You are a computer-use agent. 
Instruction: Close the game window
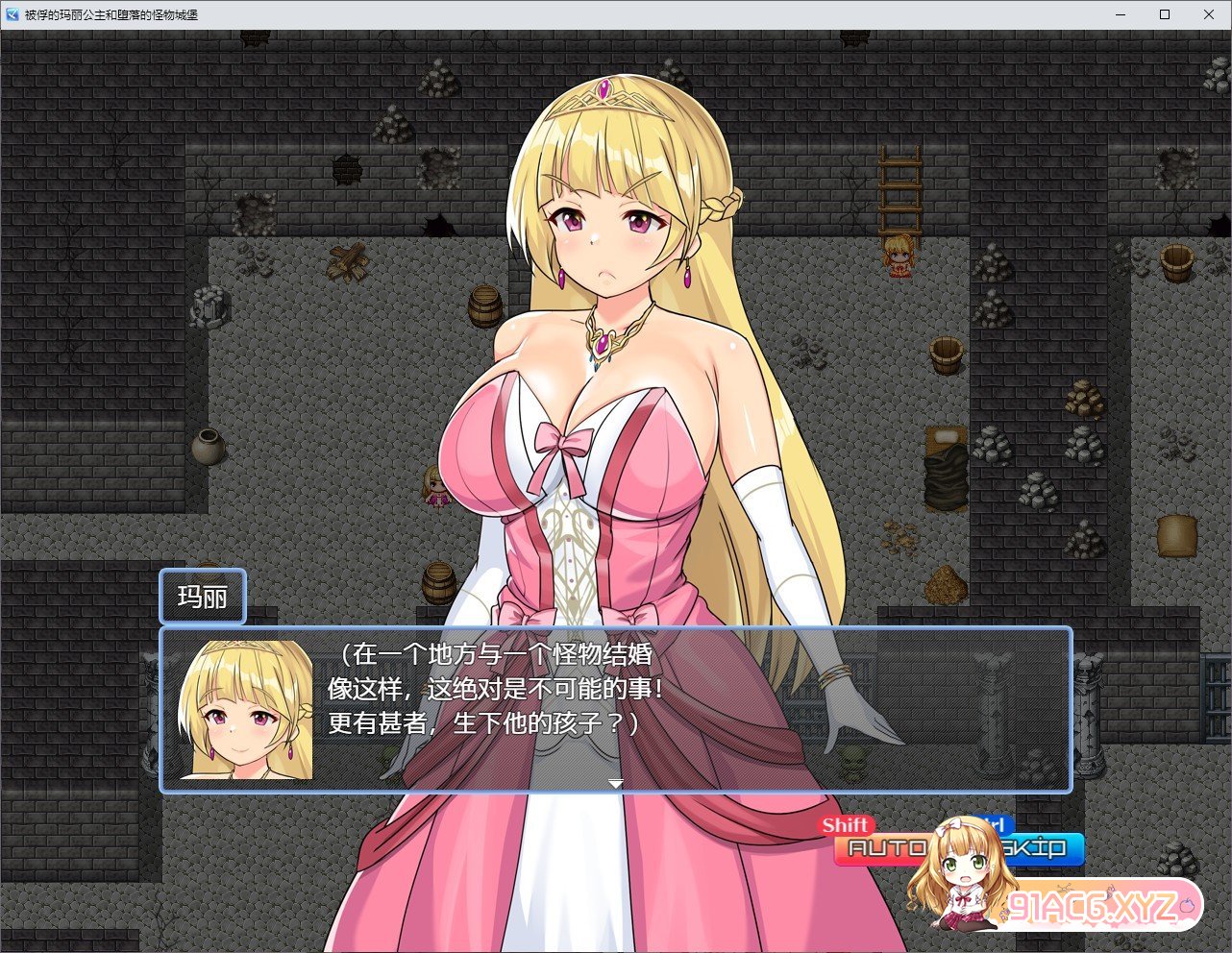click(x=1209, y=14)
